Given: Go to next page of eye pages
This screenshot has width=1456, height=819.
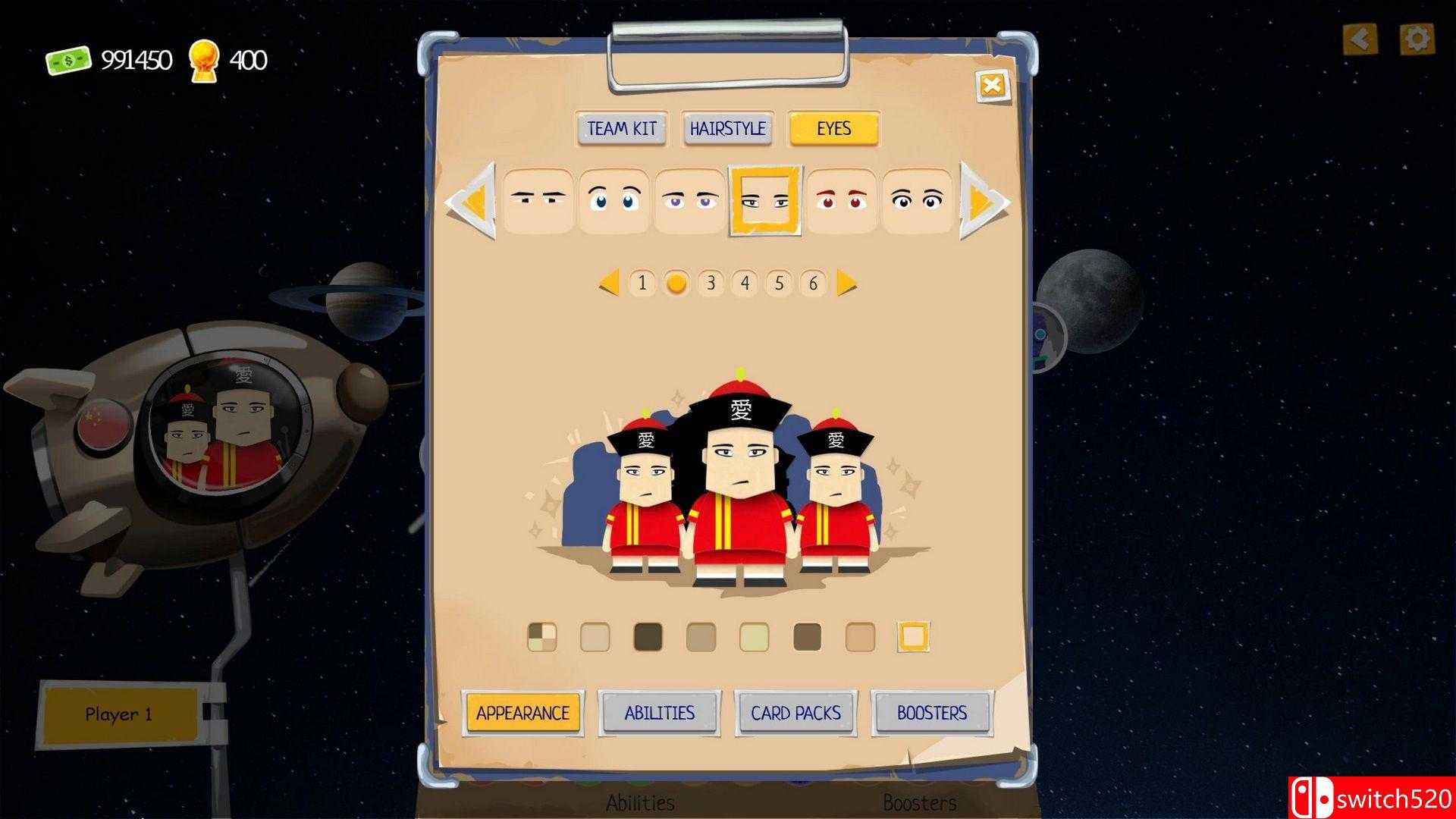Looking at the screenshot, I should [x=846, y=284].
